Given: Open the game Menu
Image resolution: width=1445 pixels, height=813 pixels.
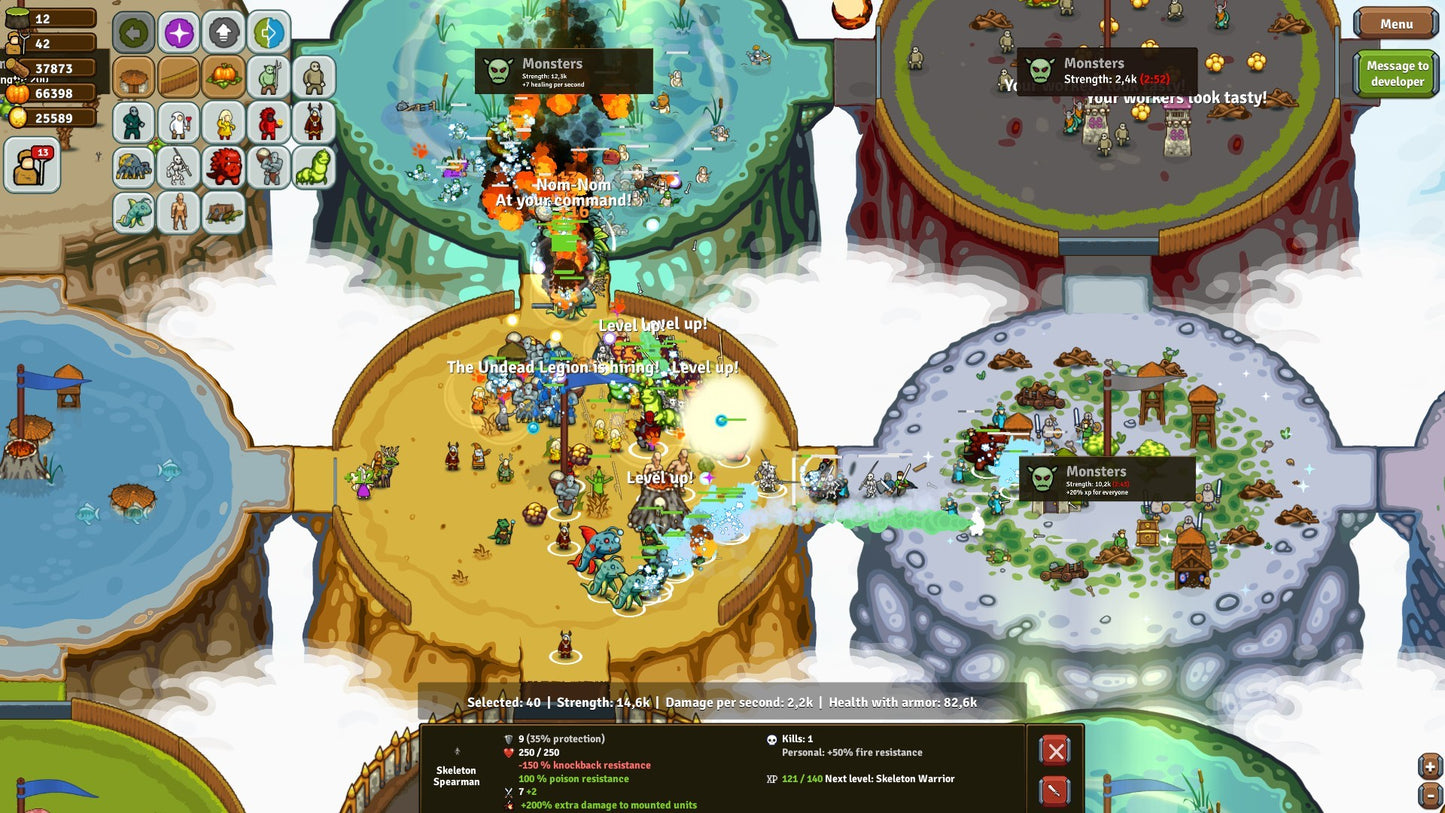Looking at the screenshot, I should (1396, 23).
